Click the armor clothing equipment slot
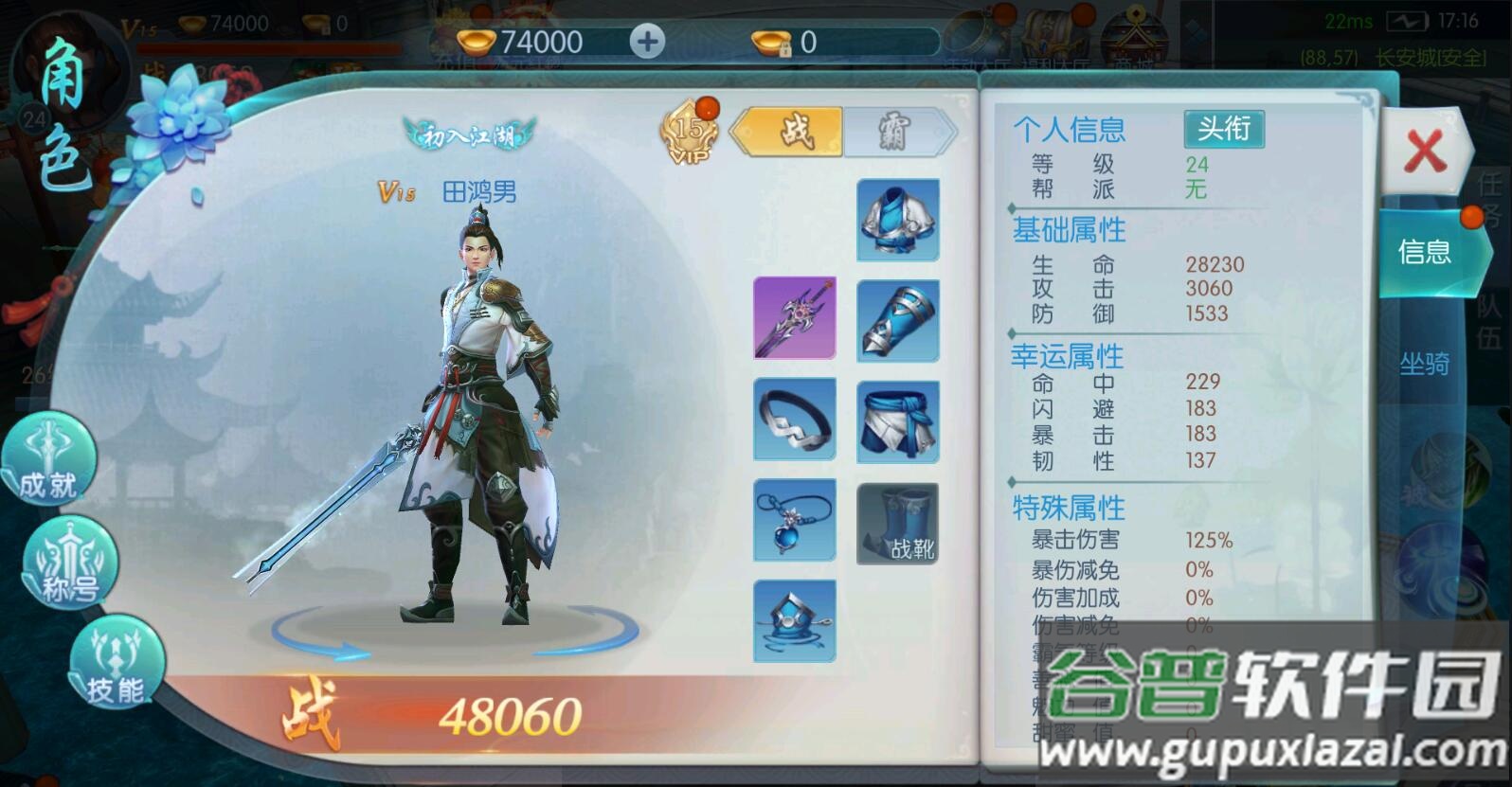The image size is (1512, 787). click(x=896, y=220)
